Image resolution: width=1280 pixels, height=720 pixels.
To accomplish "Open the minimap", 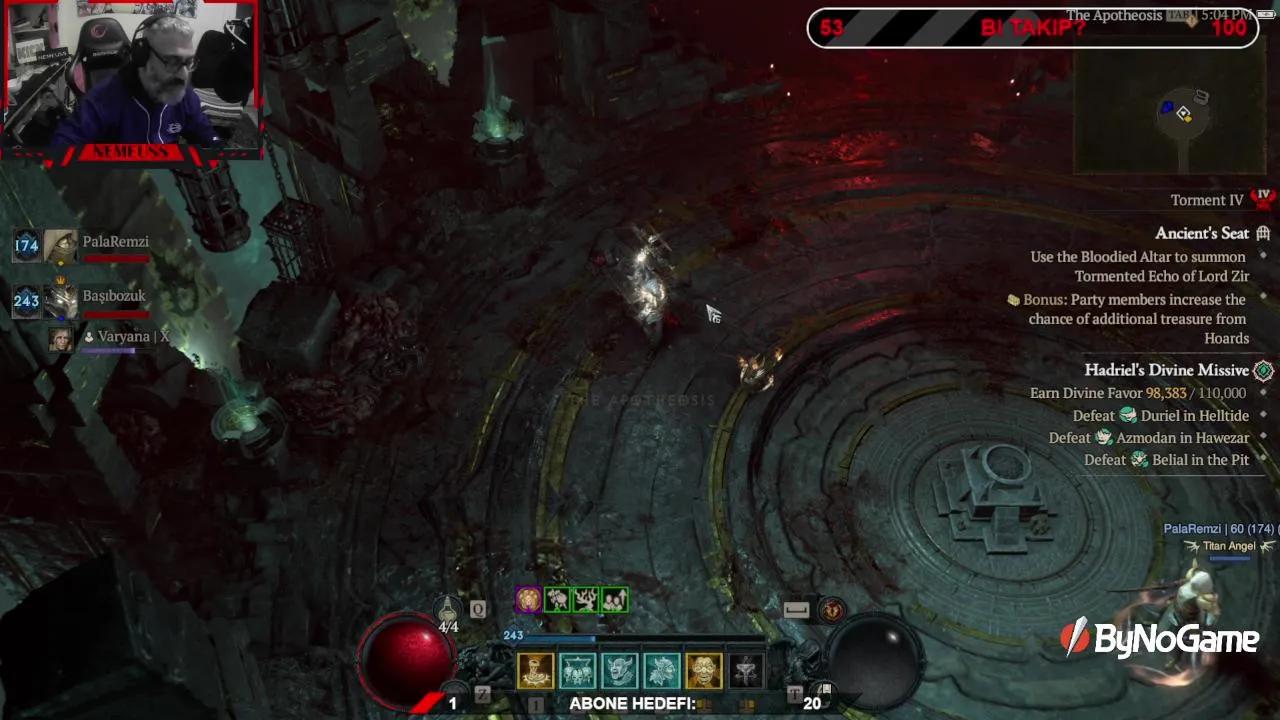I will tap(1175, 112).
